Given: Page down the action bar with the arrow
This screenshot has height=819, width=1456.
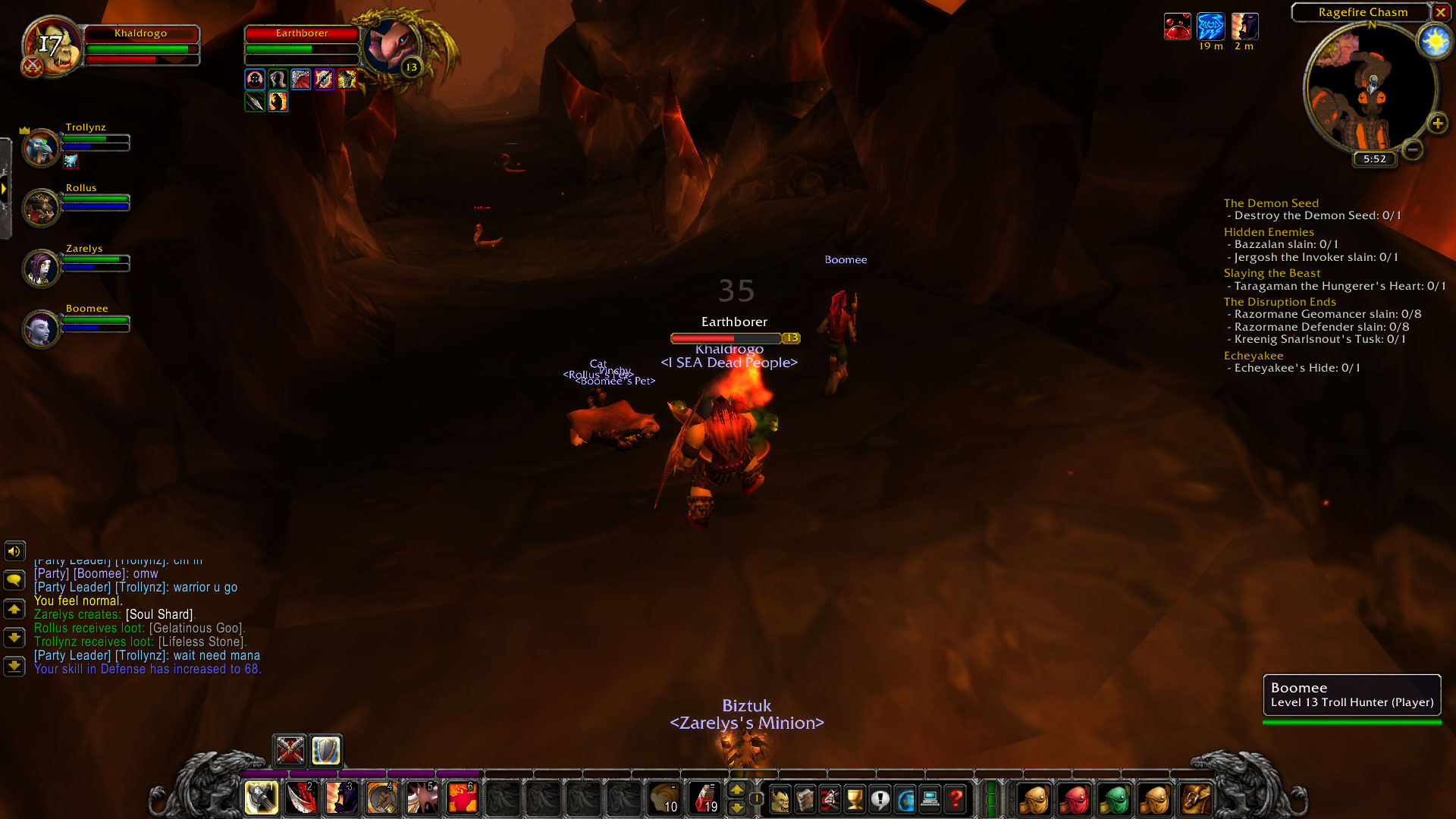Looking at the screenshot, I should (x=737, y=808).
